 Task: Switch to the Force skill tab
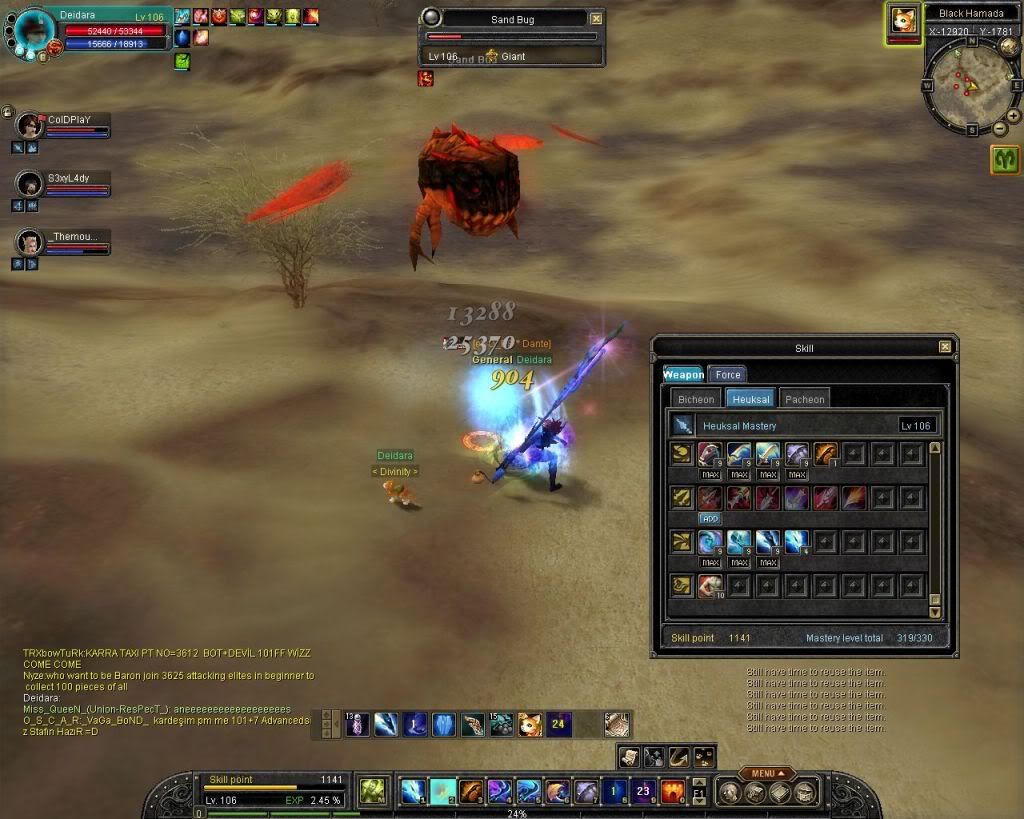[727, 375]
